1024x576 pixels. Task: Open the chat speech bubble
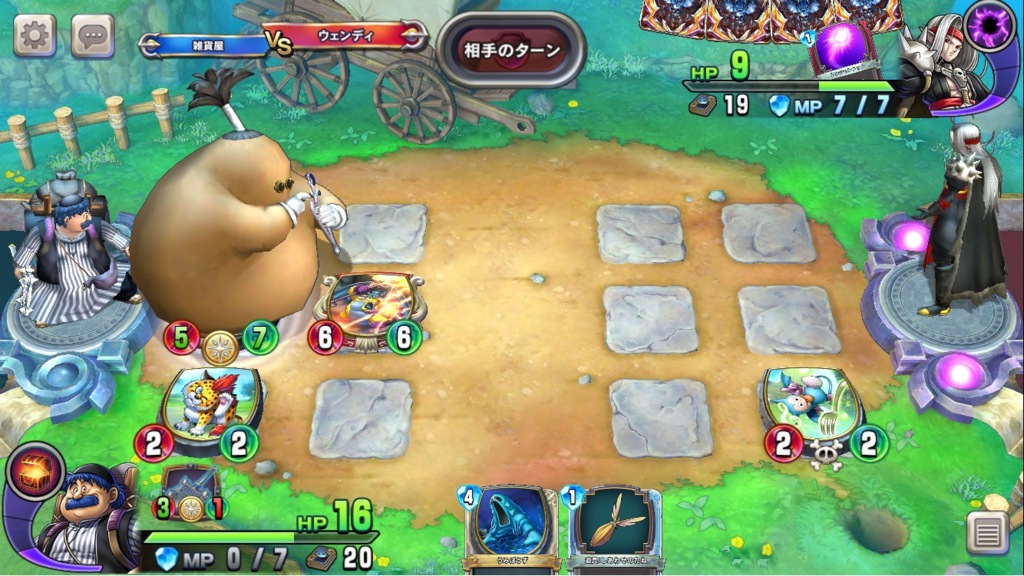[93, 36]
